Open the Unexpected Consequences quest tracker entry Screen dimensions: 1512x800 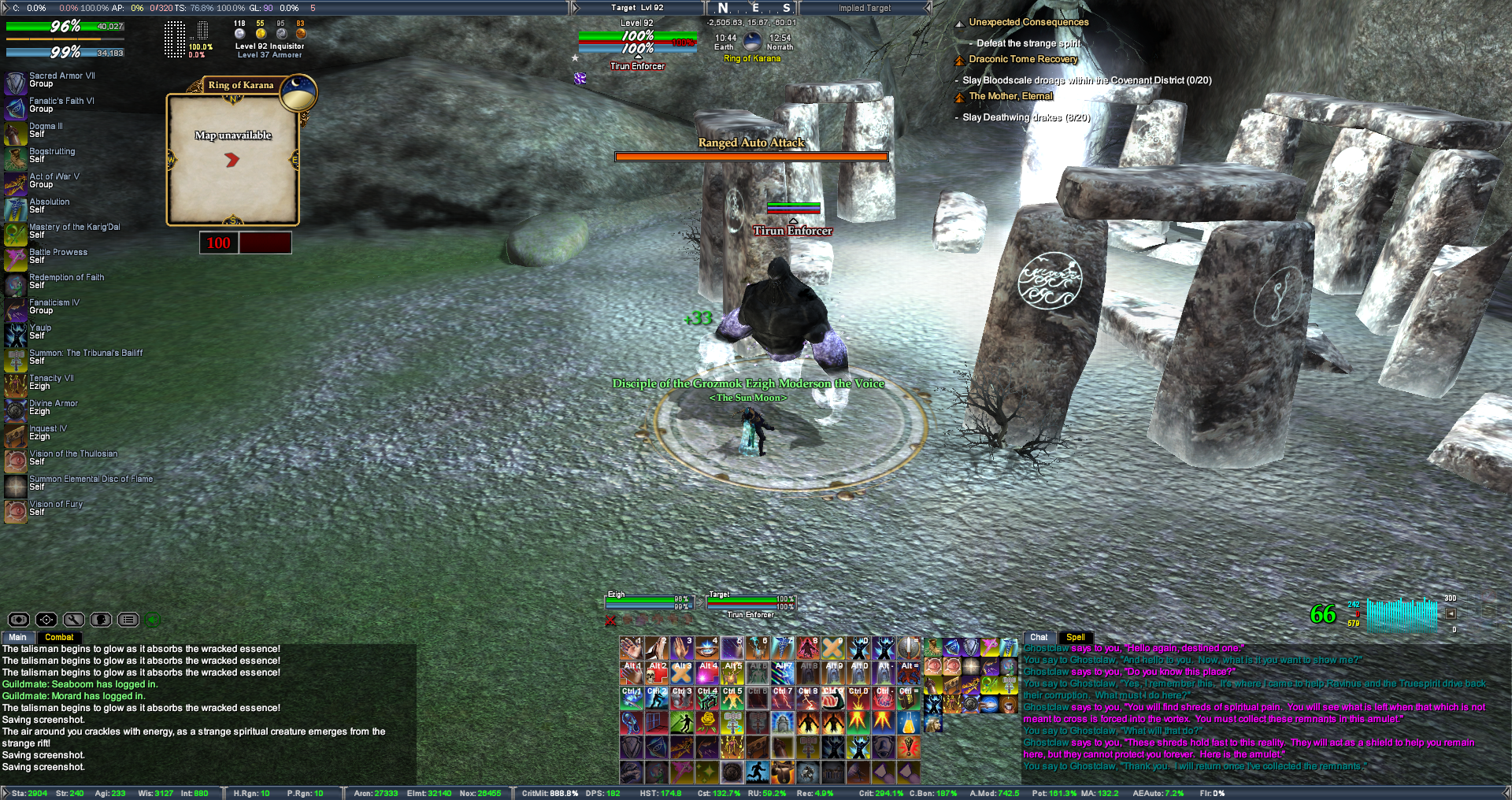tap(1028, 22)
